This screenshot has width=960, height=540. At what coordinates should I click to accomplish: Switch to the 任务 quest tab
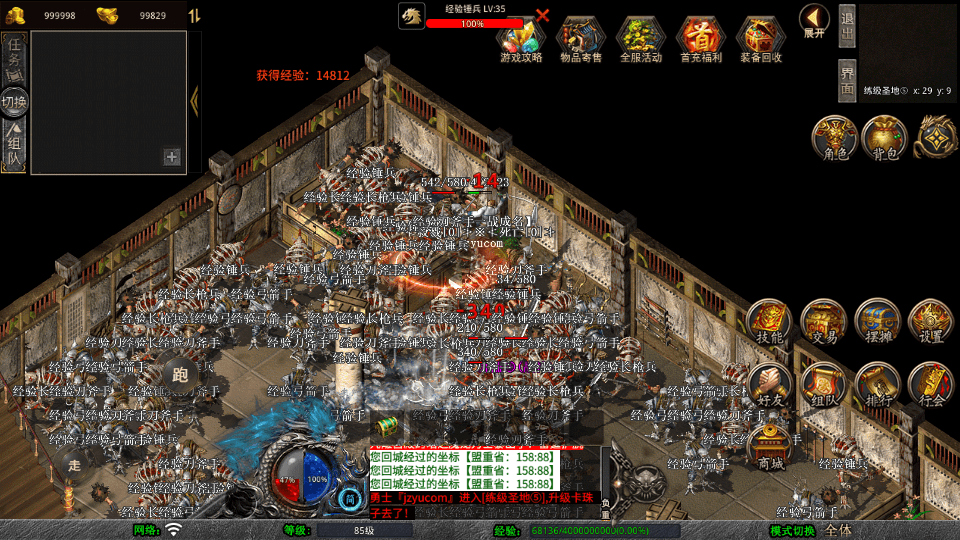[x=14, y=57]
